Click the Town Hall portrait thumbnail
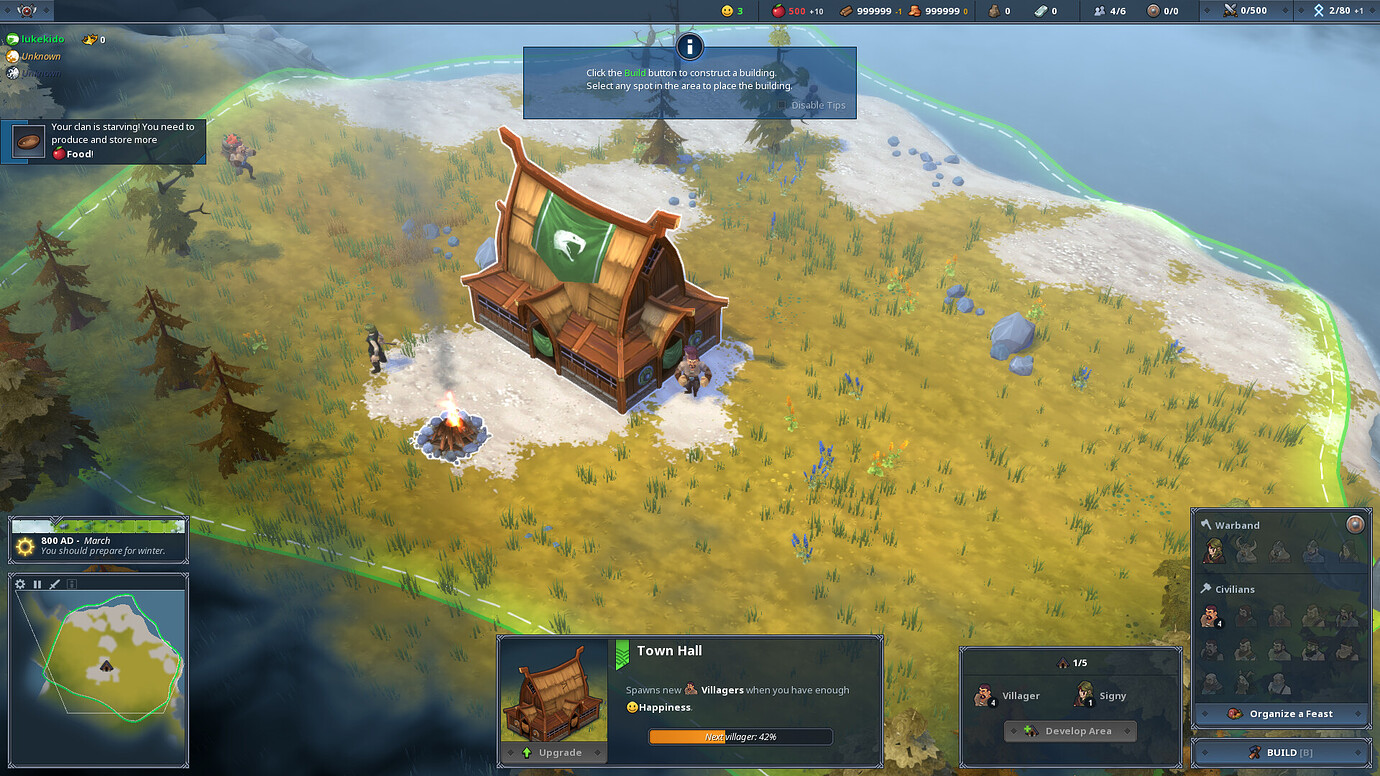1380x776 pixels. pyautogui.click(x=553, y=692)
